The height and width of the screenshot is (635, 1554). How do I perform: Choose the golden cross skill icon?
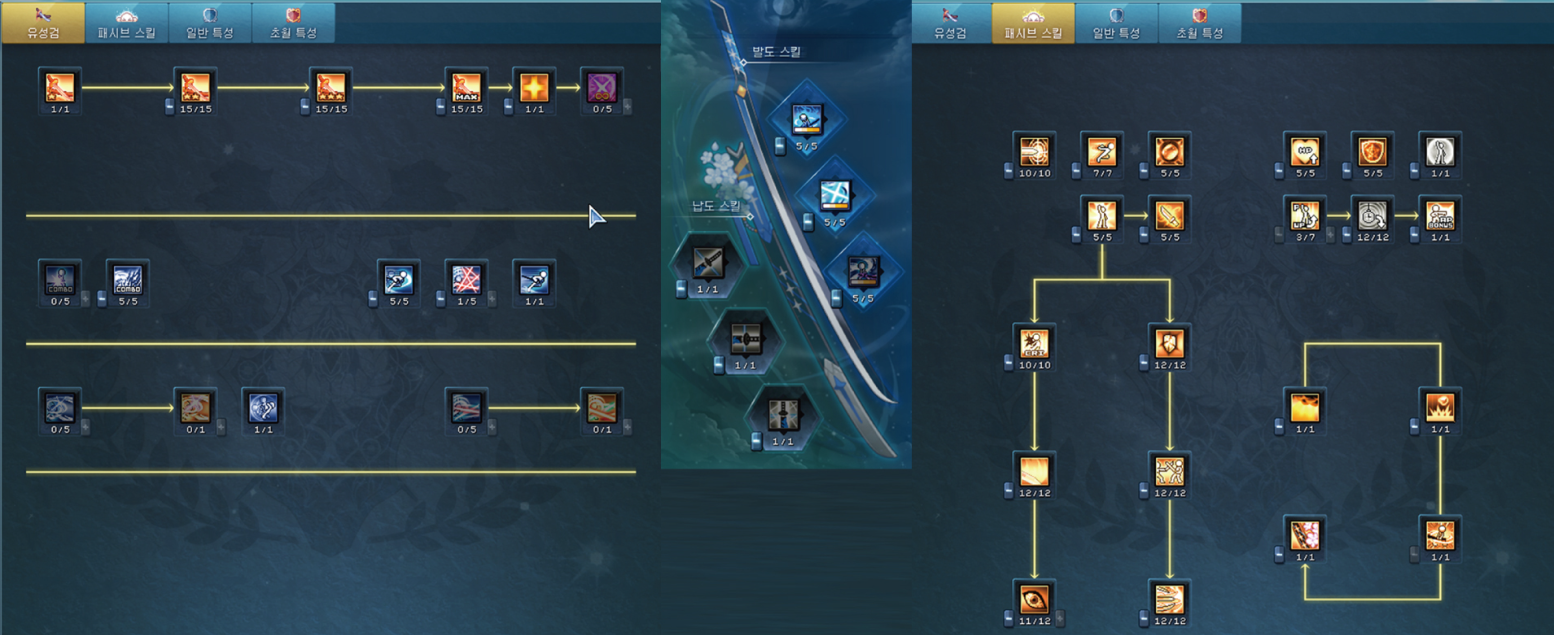(534, 87)
